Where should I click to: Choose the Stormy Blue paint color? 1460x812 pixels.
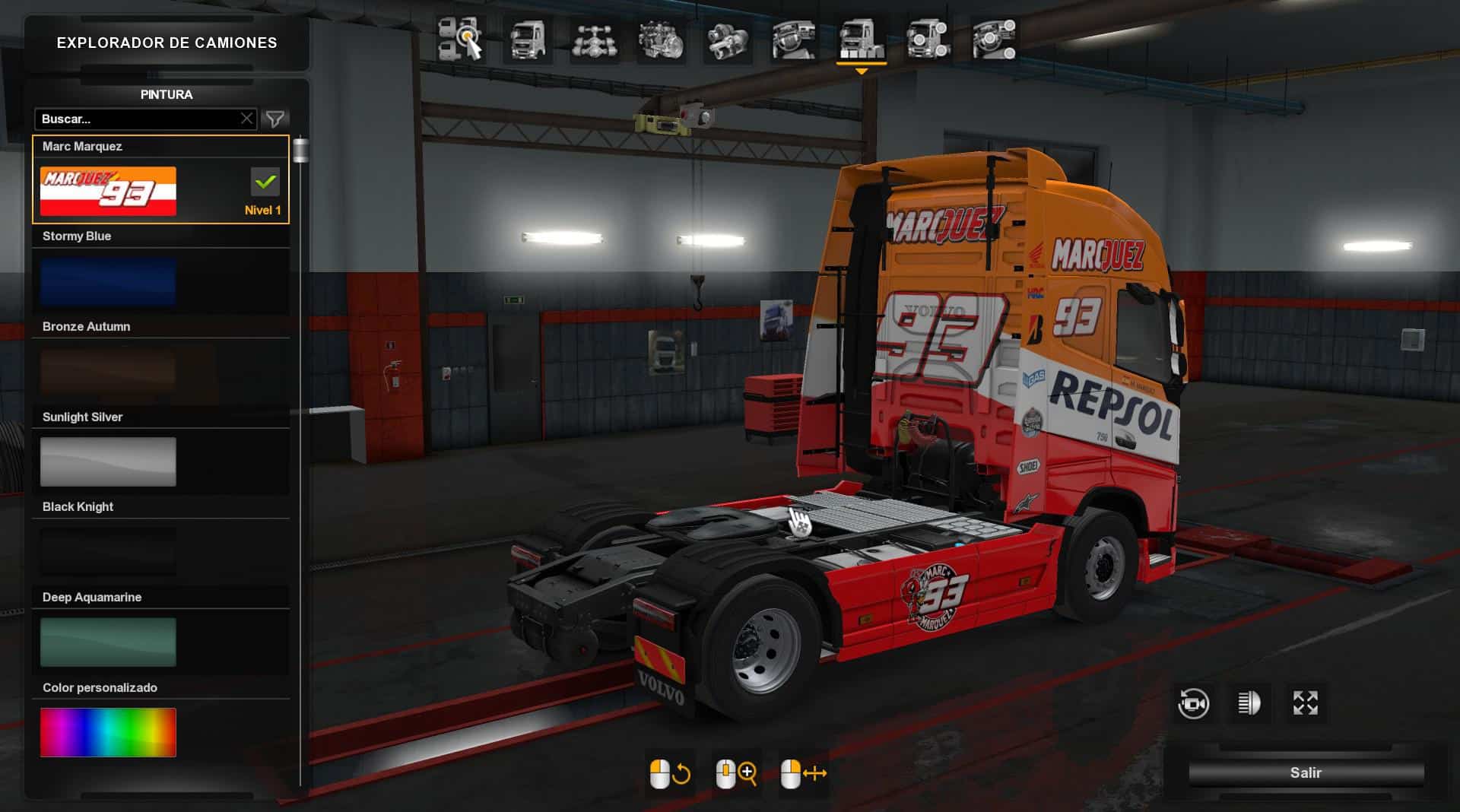[108, 281]
